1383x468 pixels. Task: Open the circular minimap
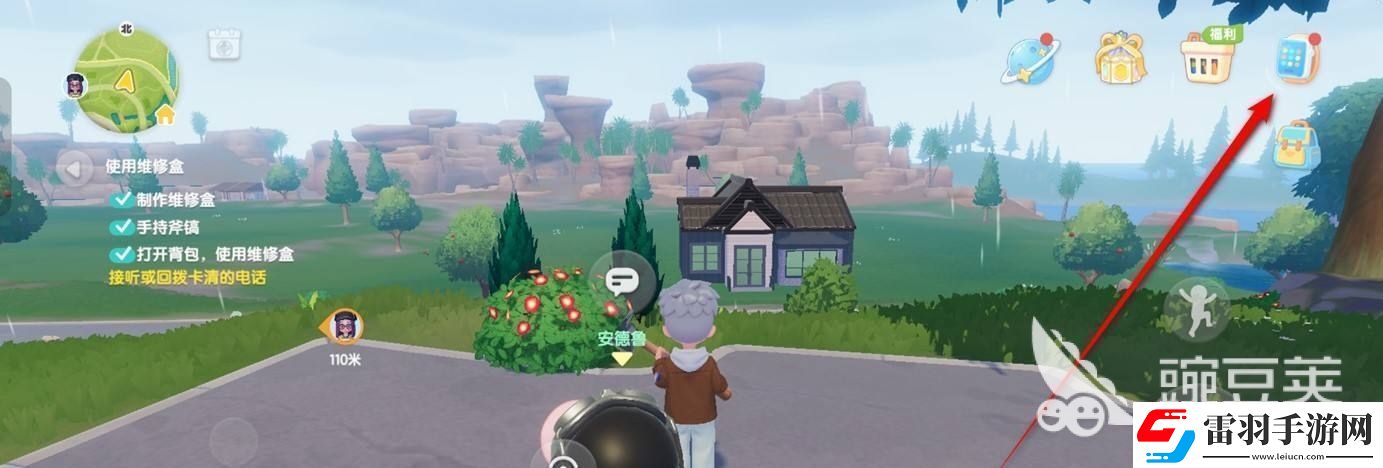pos(125,79)
